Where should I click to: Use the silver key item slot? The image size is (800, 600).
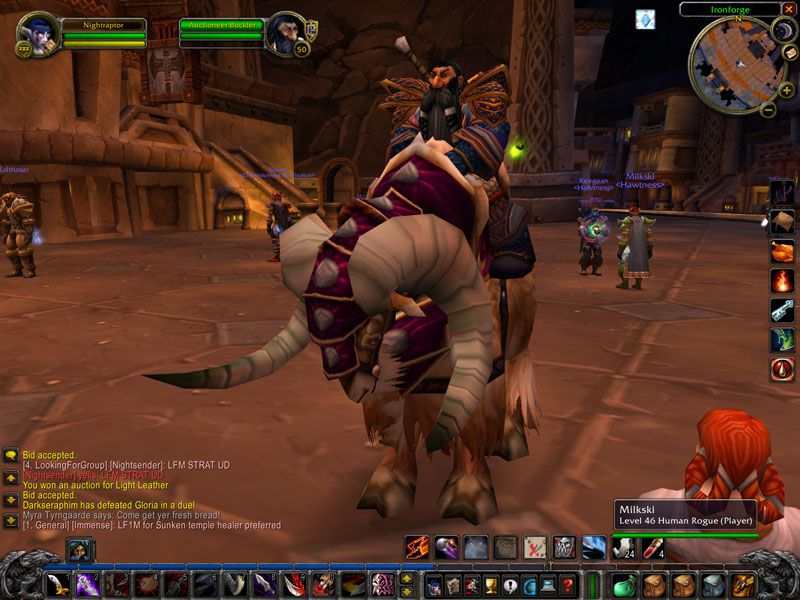[x=782, y=310]
